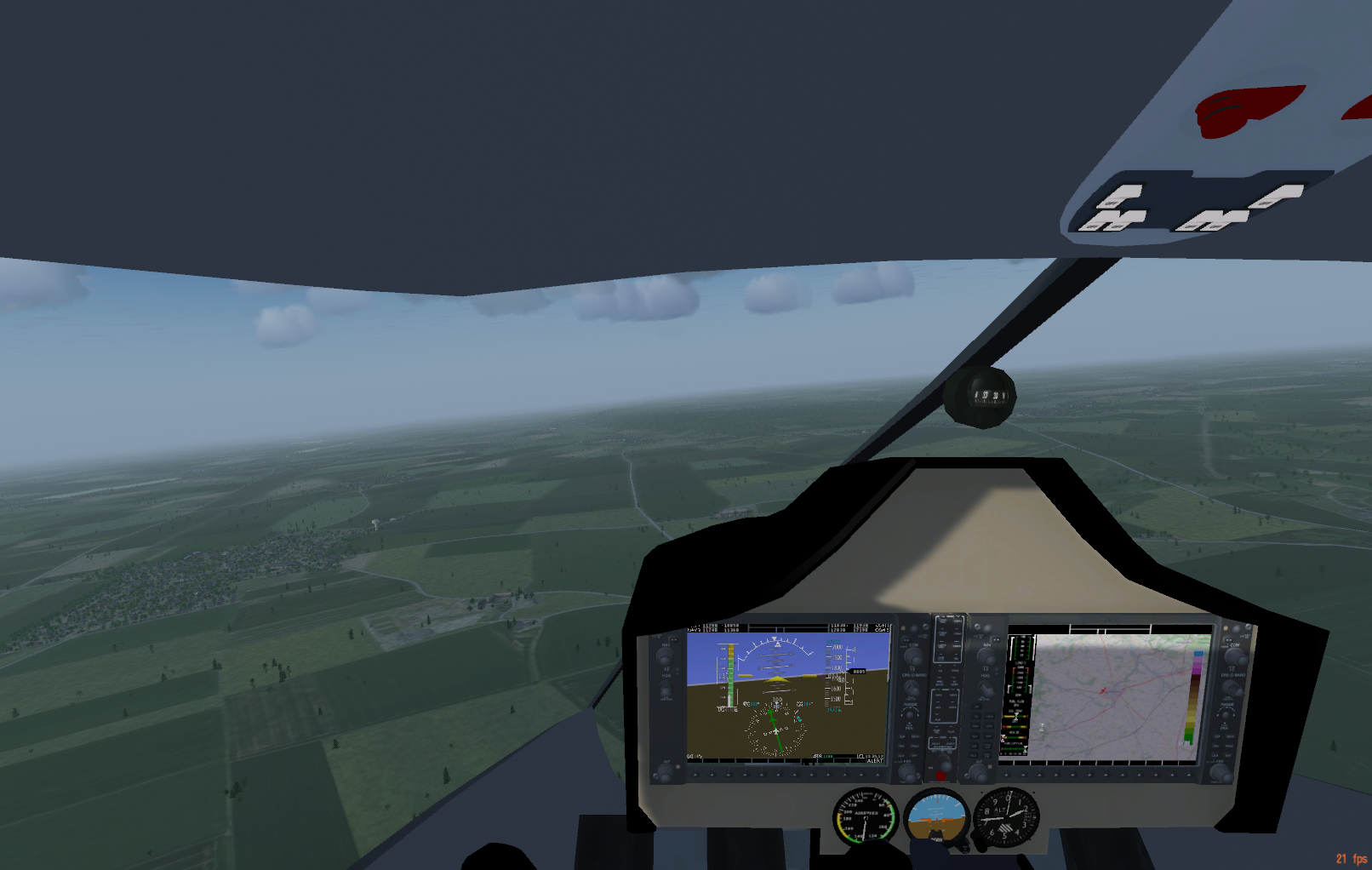
Task: Click the ALT knob left of the moving map
Action: [x=979, y=773]
